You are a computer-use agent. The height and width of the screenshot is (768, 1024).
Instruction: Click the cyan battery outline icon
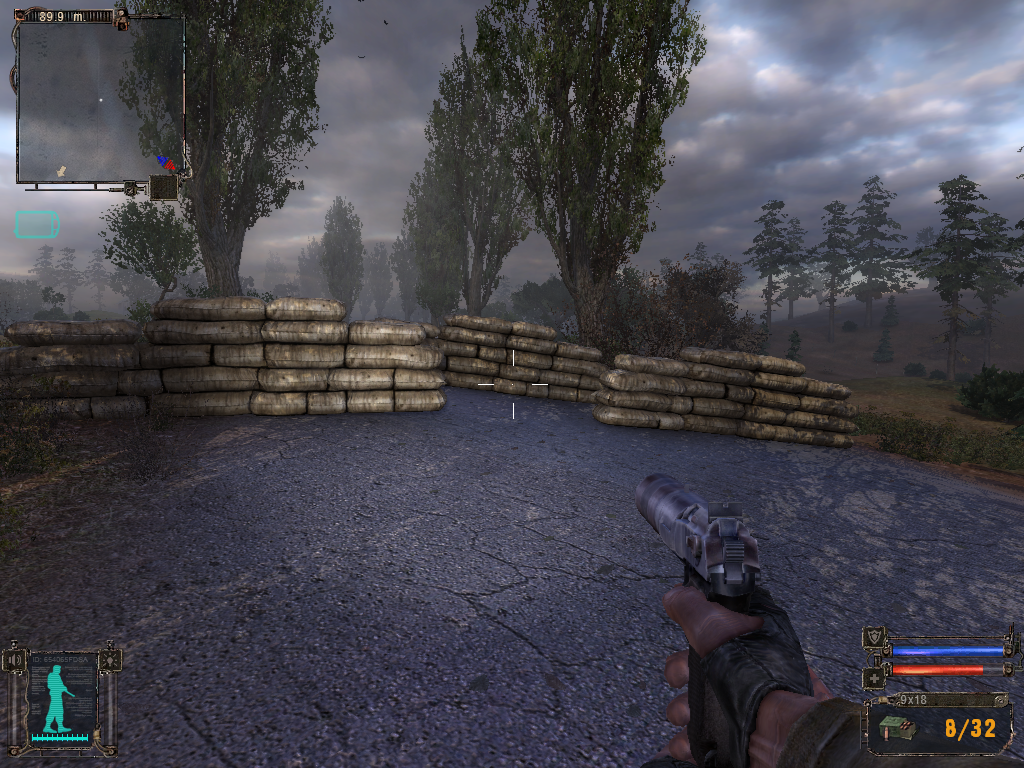point(36,225)
